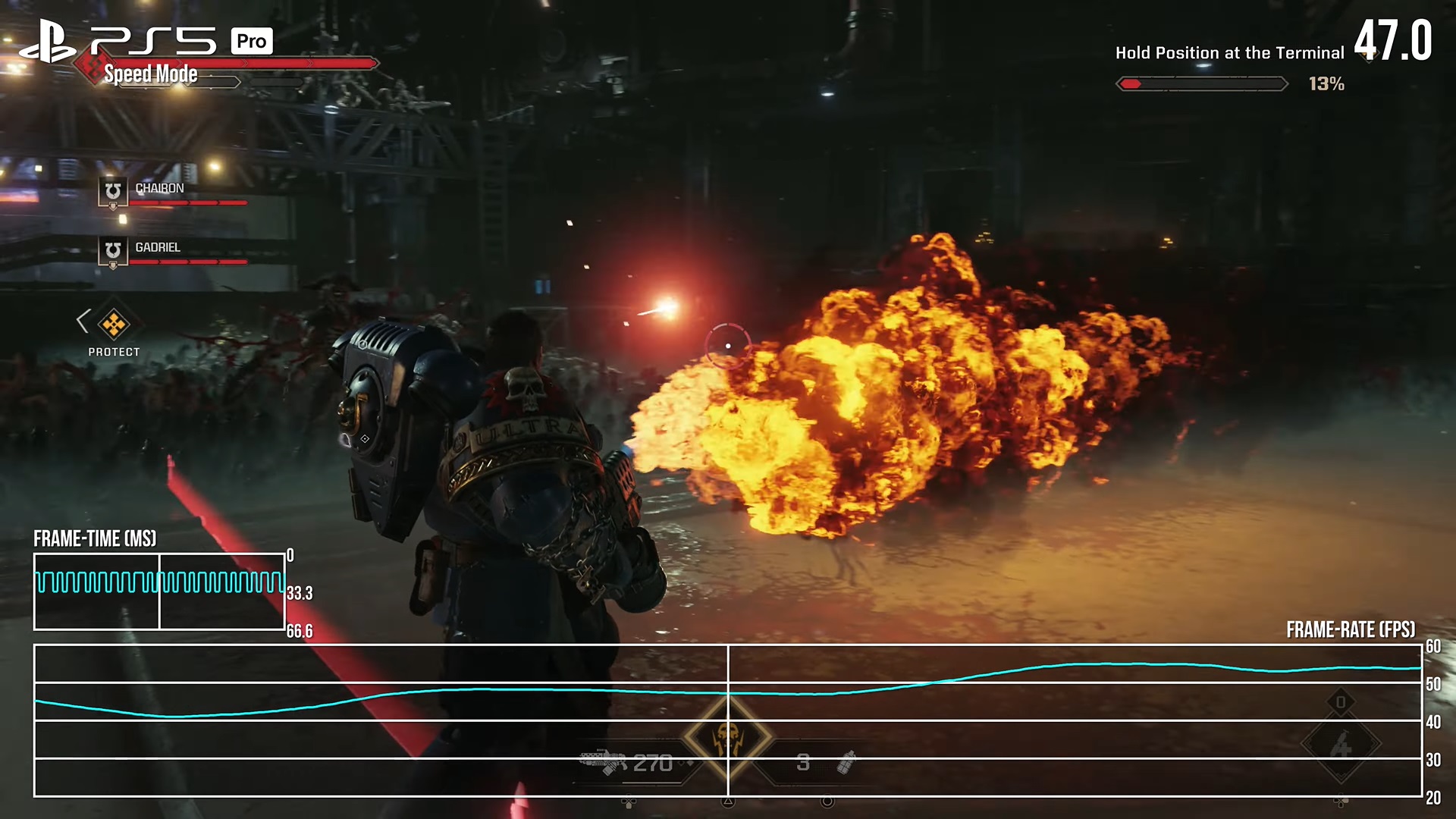1456x819 pixels.
Task: Choose the grenade icon
Action: (846, 762)
